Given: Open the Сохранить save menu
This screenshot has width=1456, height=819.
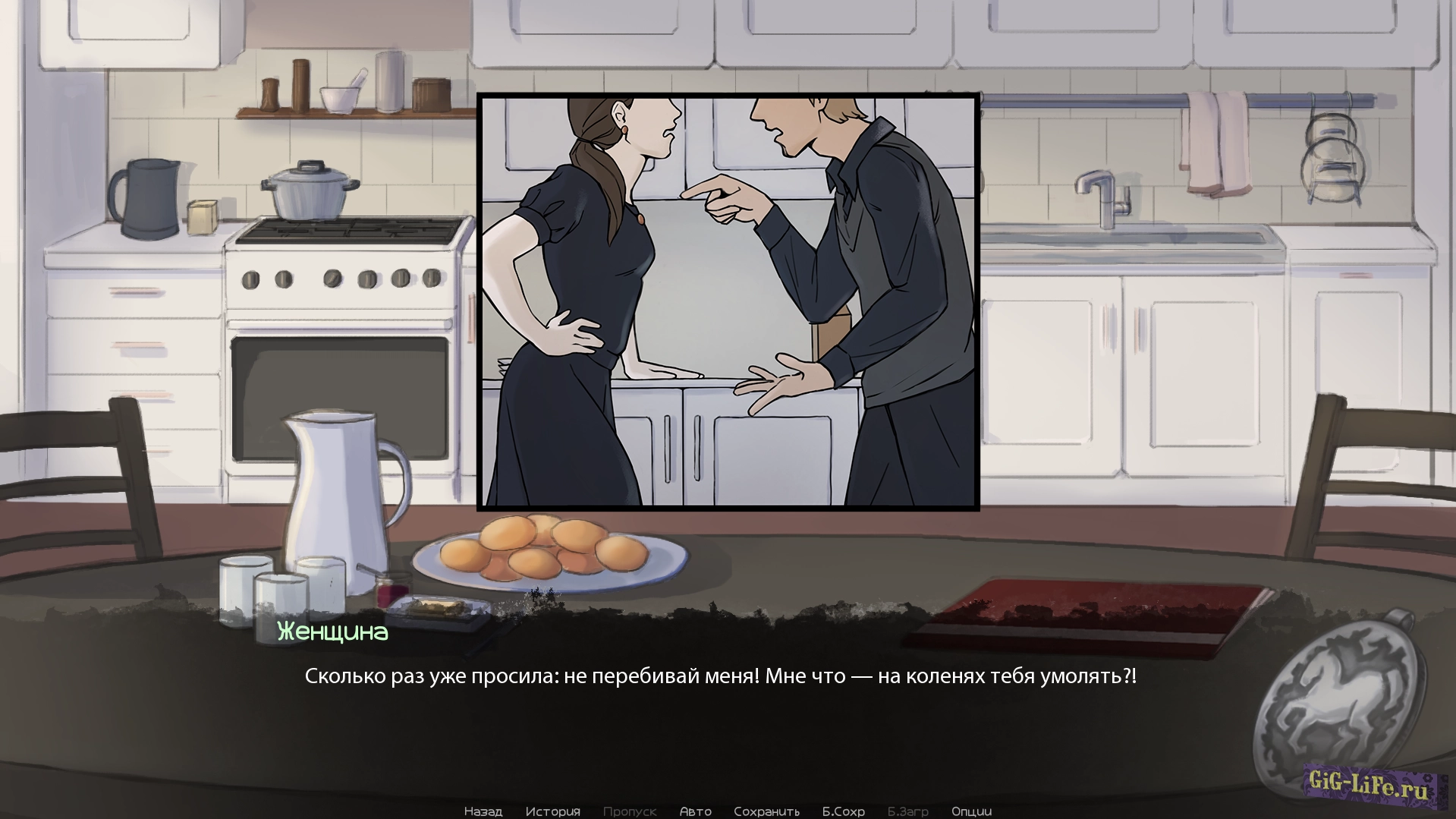Looking at the screenshot, I should tap(766, 811).
